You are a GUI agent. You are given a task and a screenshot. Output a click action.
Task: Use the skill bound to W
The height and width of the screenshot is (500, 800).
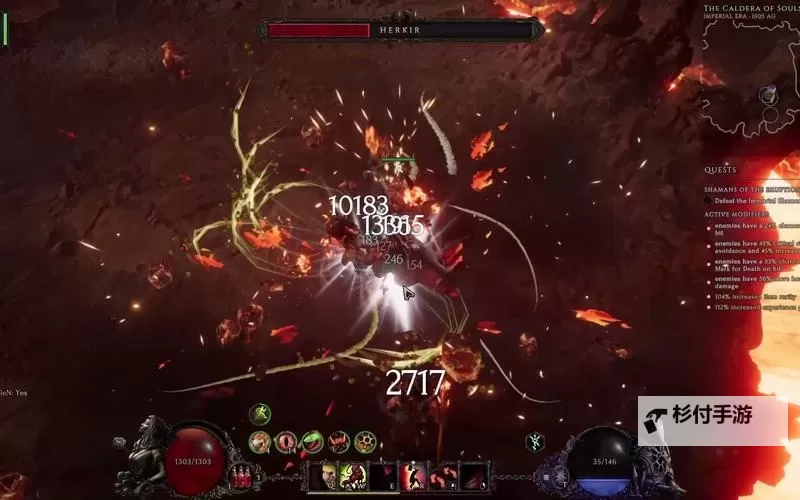(x=353, y=476)
